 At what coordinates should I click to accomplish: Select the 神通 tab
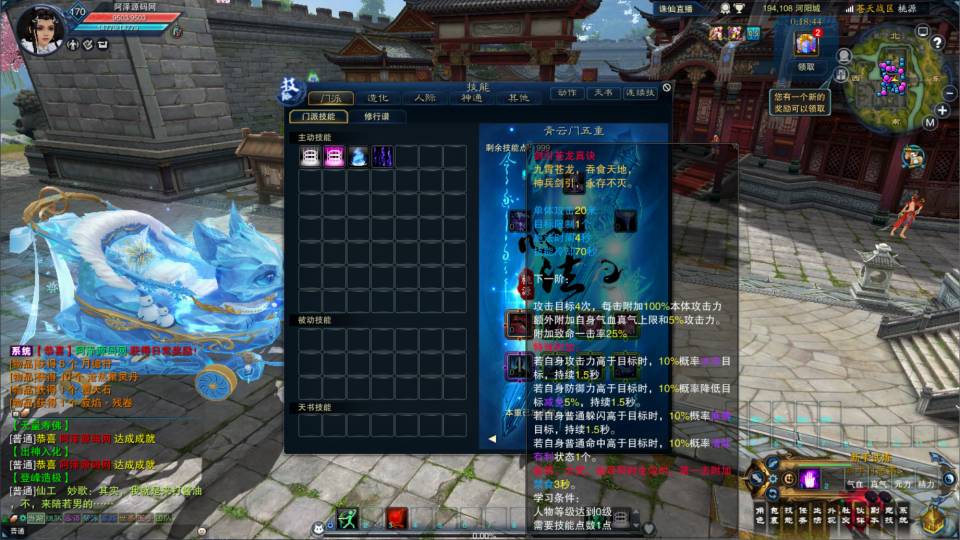point(471,98)
